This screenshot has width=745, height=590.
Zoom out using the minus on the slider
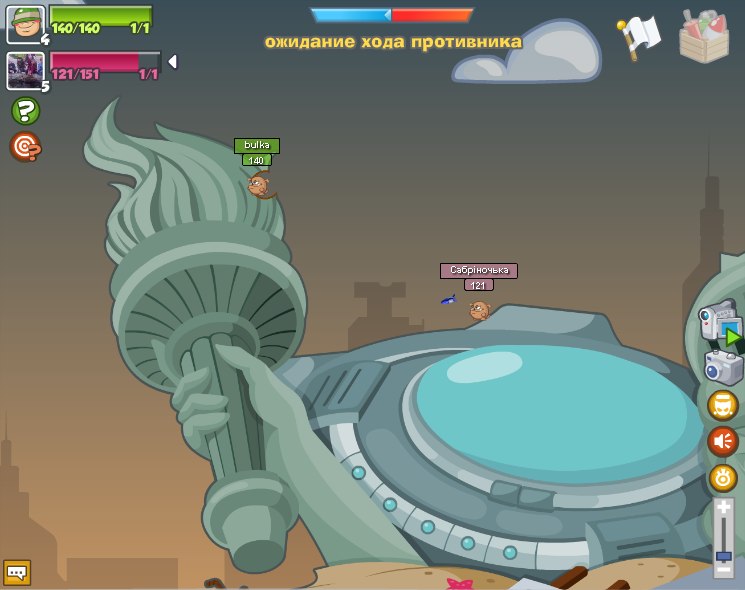pyautogui.click(x=723, y=570)
